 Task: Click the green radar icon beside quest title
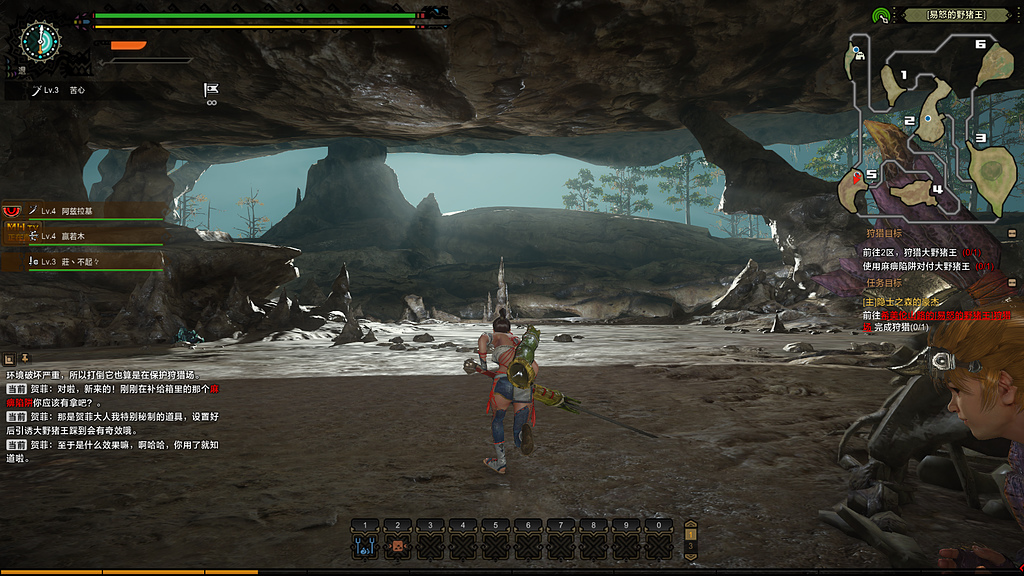pos(881,16)
